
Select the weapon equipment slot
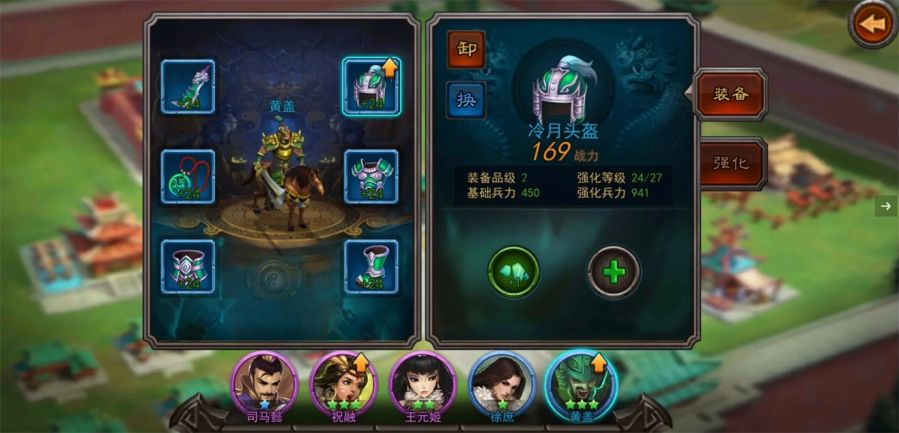pyautogui.click(x=188, y=86)
